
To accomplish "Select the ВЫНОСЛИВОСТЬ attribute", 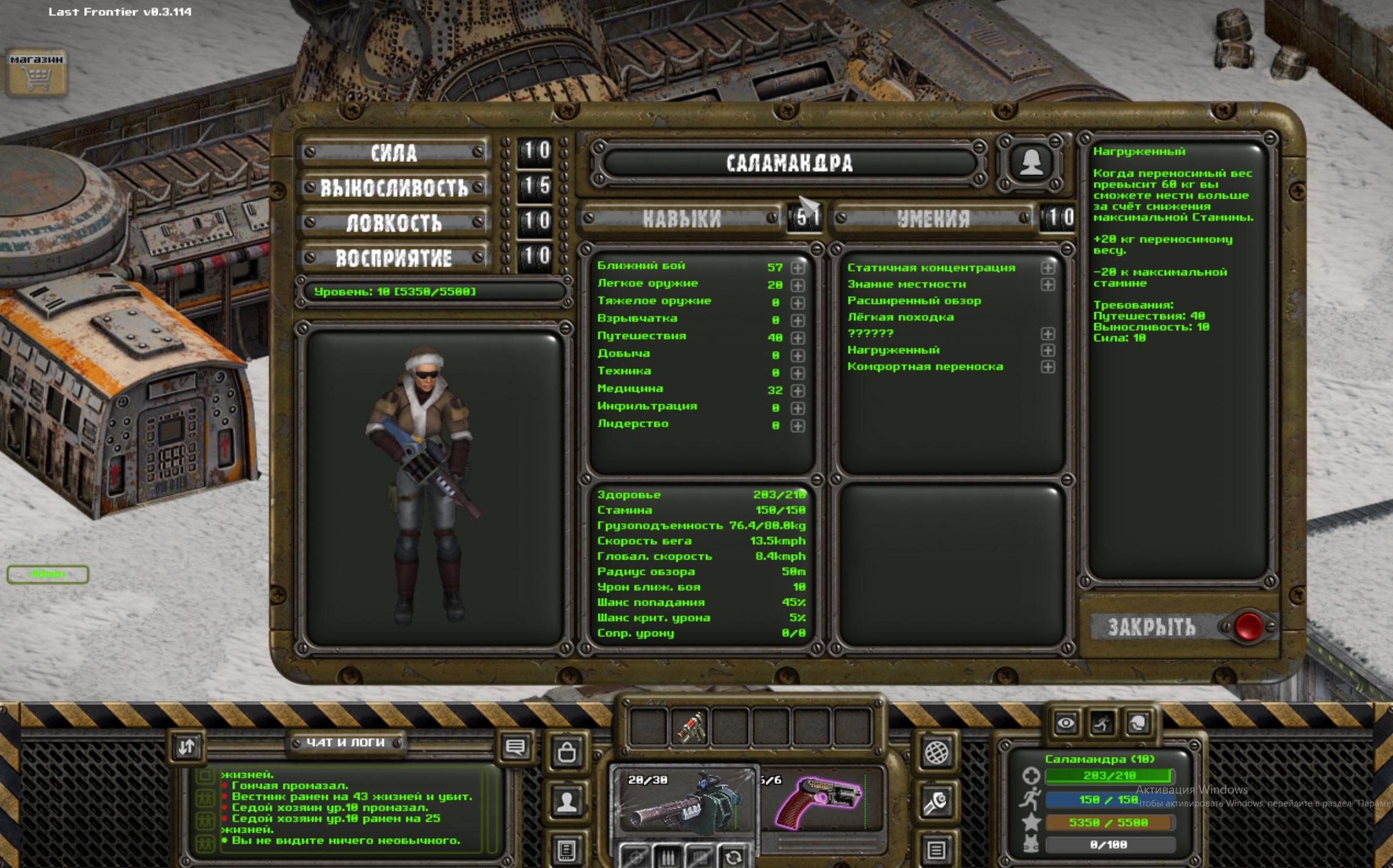I will point(394,188).
